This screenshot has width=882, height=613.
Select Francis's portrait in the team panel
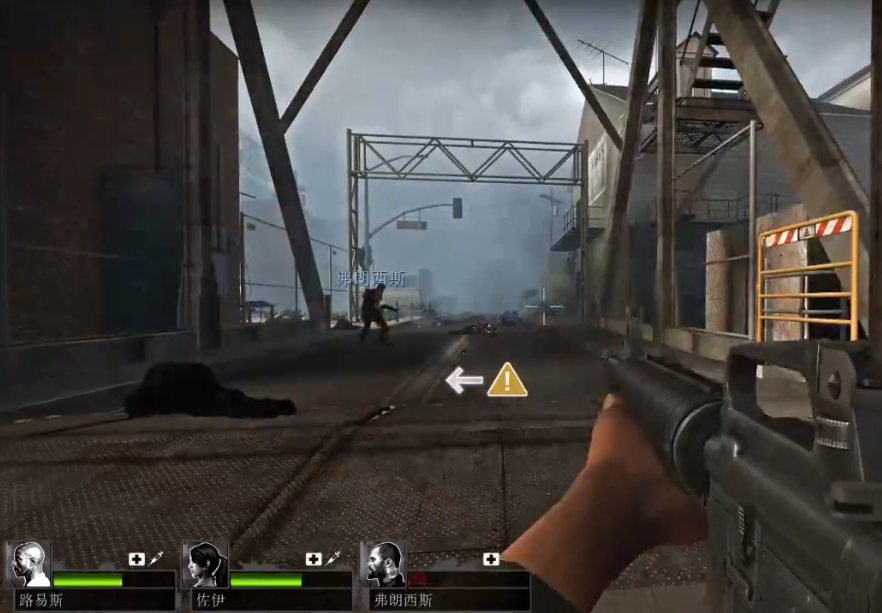click(384, 565)
